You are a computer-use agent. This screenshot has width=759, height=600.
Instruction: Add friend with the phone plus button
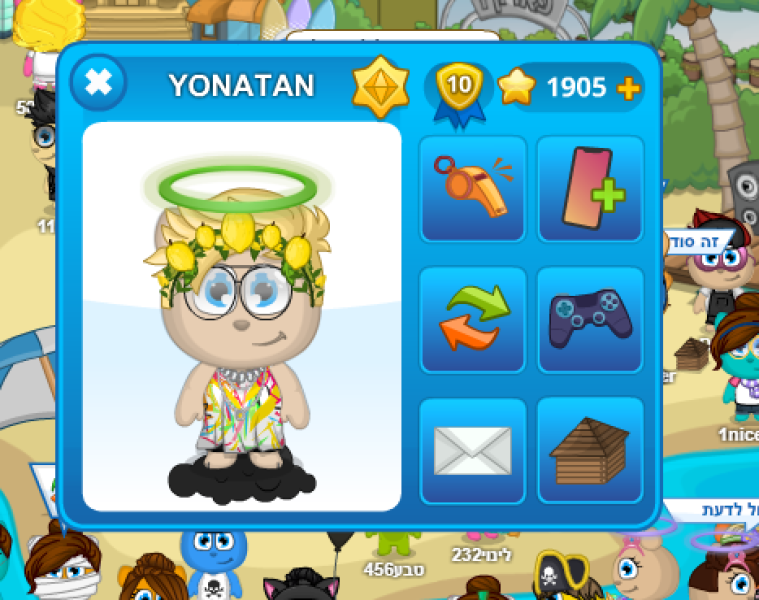click(x=590, y=189)
